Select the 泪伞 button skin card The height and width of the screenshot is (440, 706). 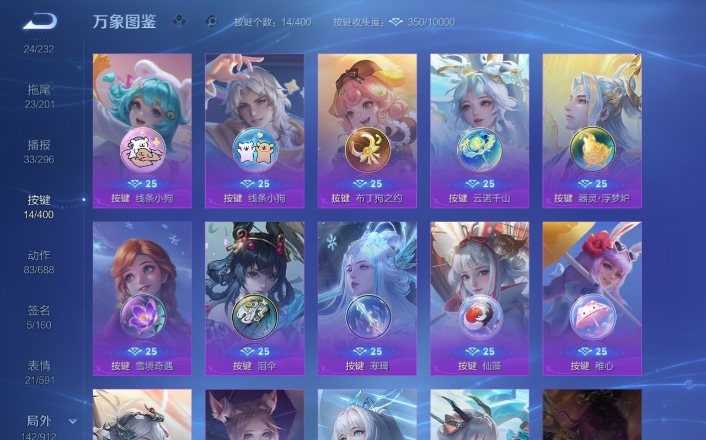pyautogui.click(x=254, y=298)
